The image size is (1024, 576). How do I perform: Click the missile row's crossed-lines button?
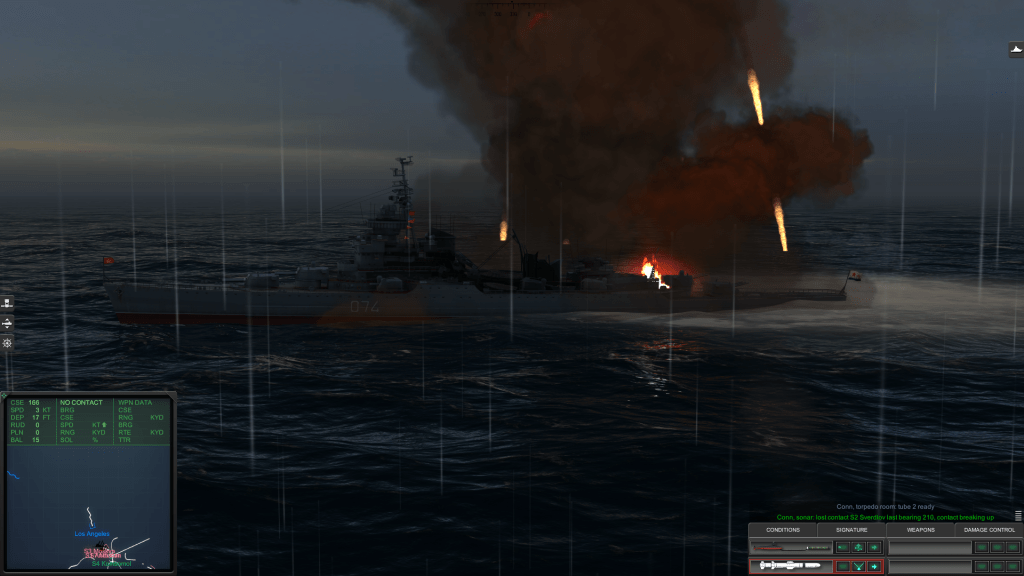[x=859, y=567]
